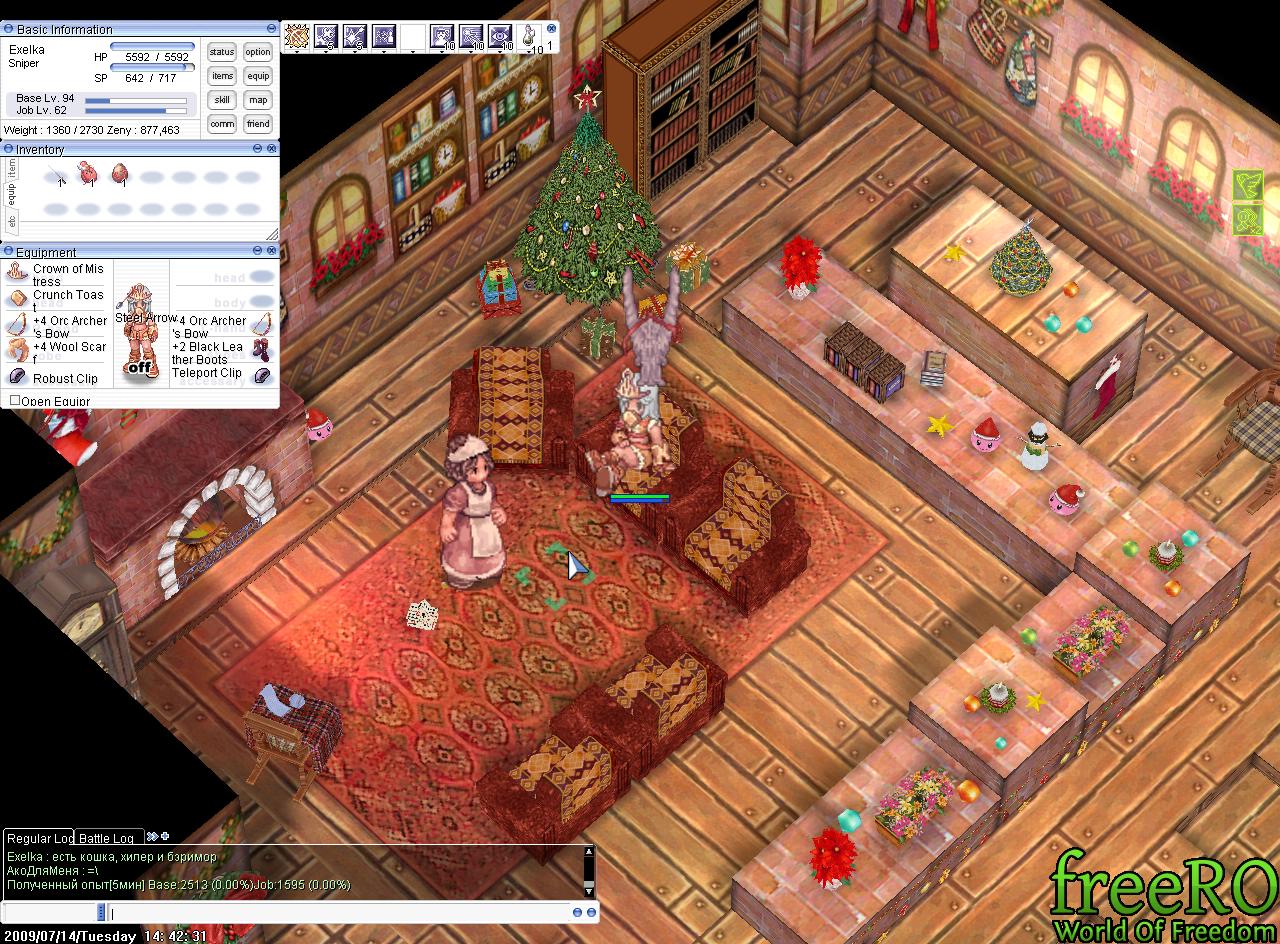Show the map
The width and height of the screenshot is (1280, 944).
coord(258,100)
